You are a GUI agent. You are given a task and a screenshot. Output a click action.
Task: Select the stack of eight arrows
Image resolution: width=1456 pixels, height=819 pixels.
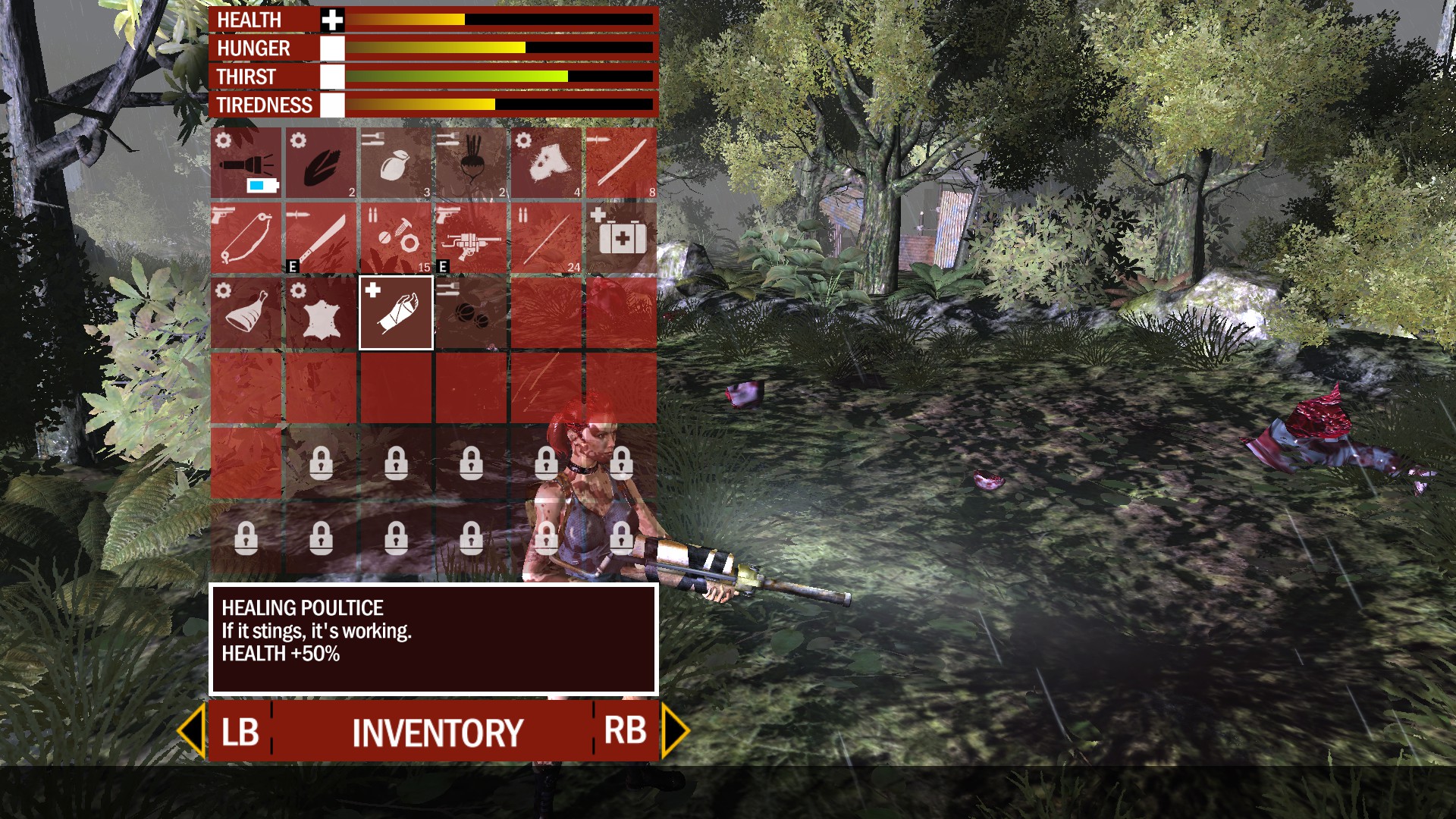620,162
